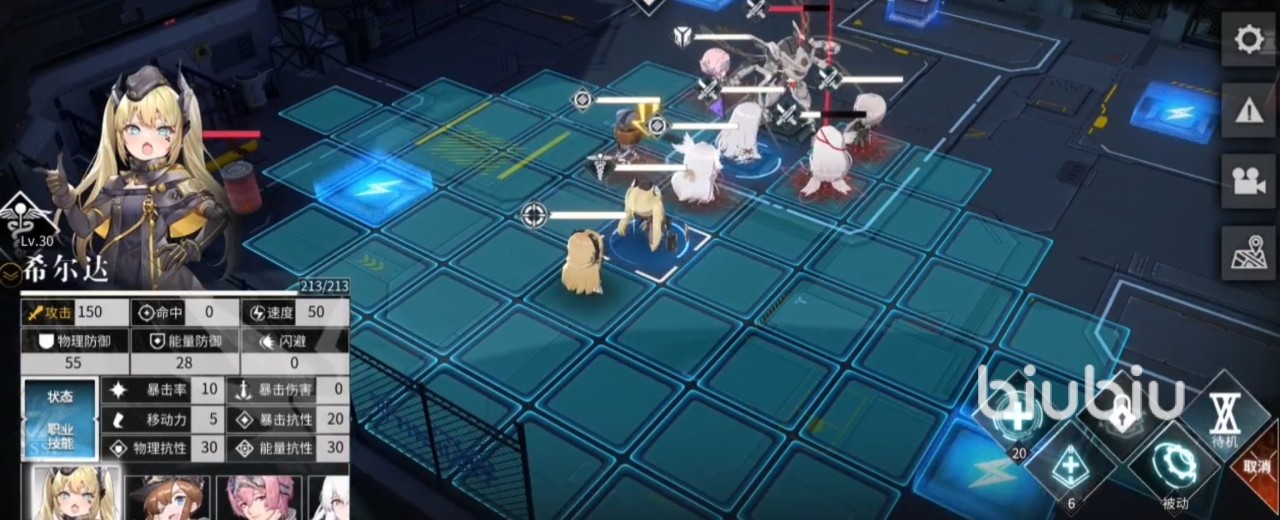Select the white-haired character portrait

coord(330,497)
